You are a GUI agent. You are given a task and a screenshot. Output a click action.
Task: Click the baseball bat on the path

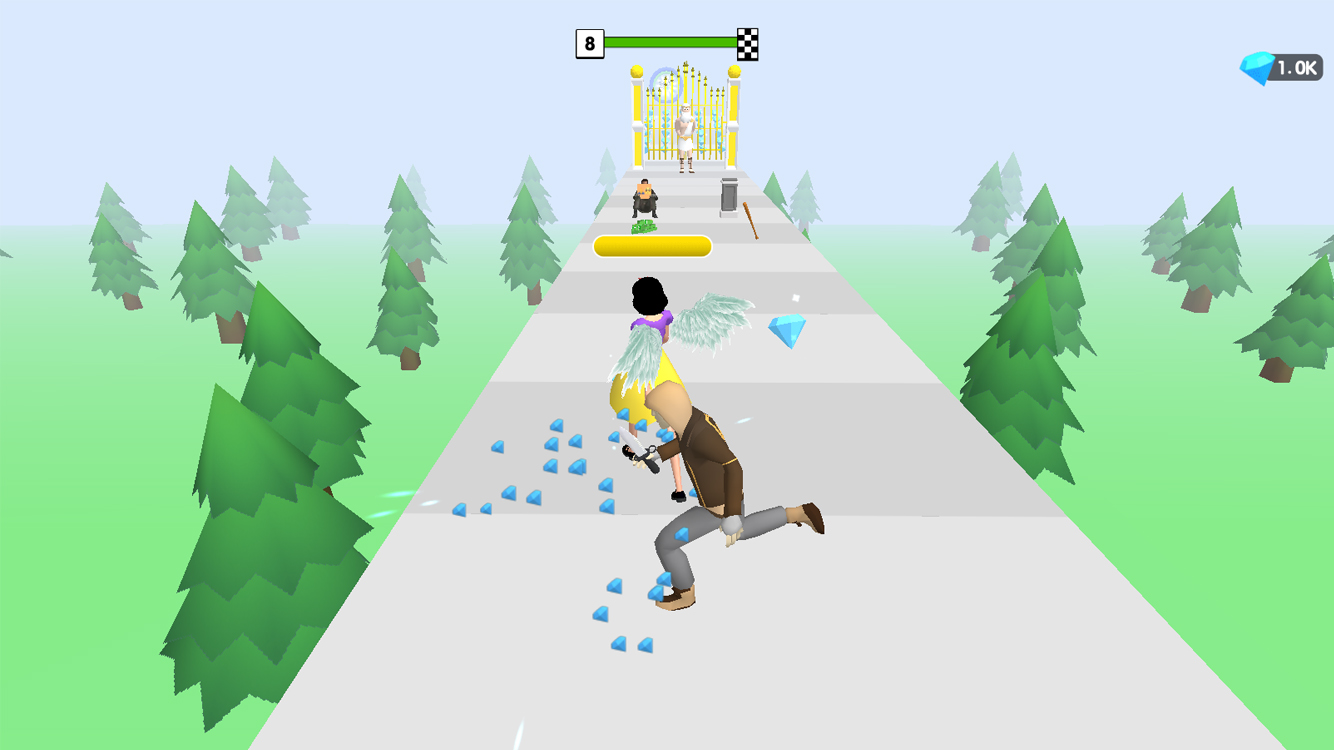pos(752,218)
